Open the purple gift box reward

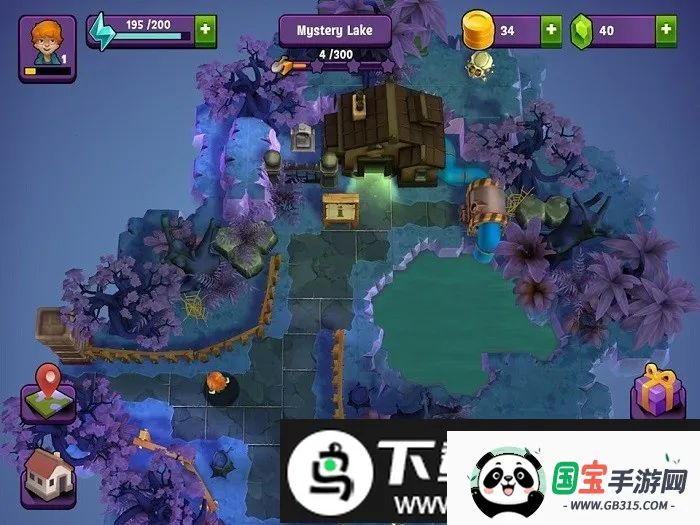point(657,390)
